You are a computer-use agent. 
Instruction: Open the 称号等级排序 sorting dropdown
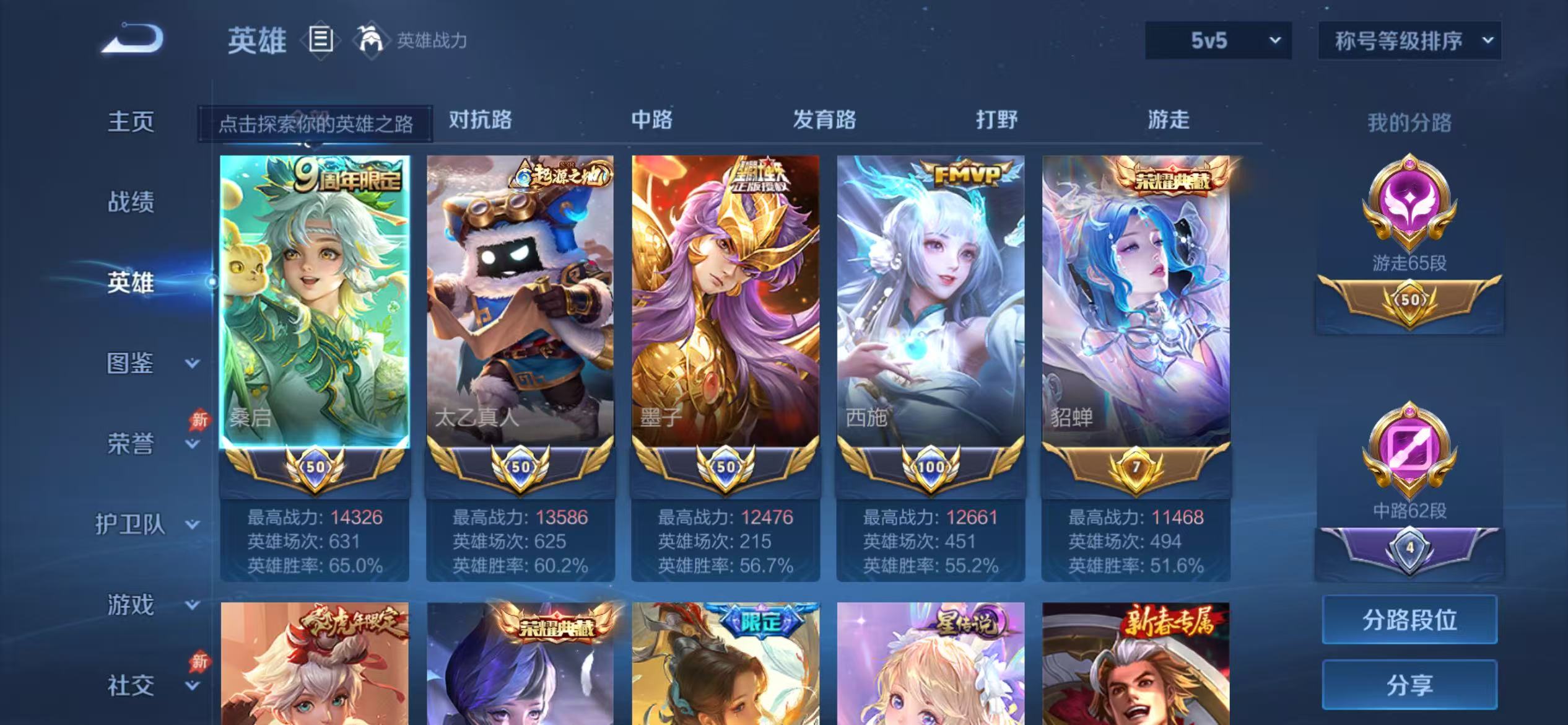click(x=1409, y=41)
